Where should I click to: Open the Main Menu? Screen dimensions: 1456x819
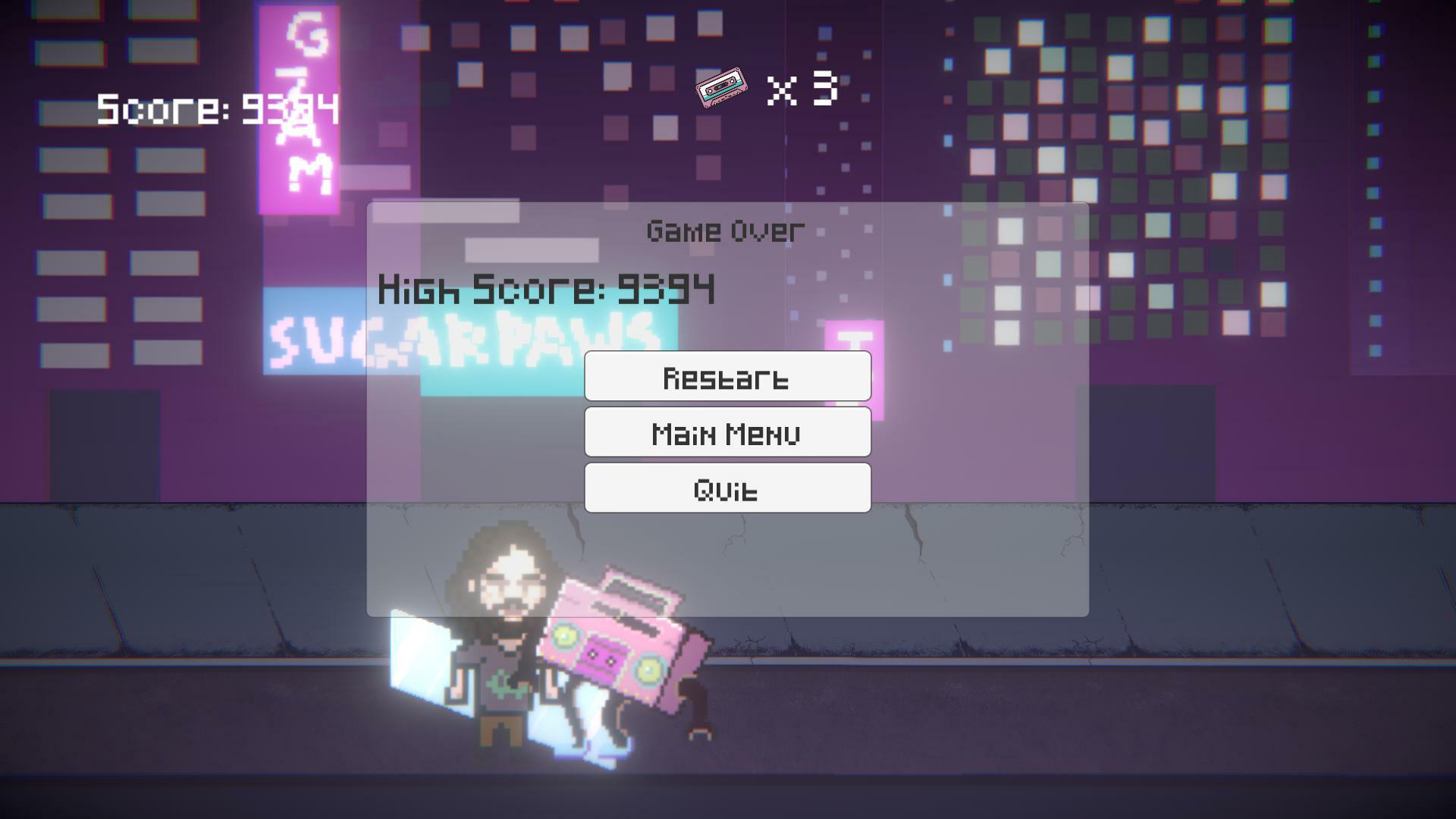726,432
